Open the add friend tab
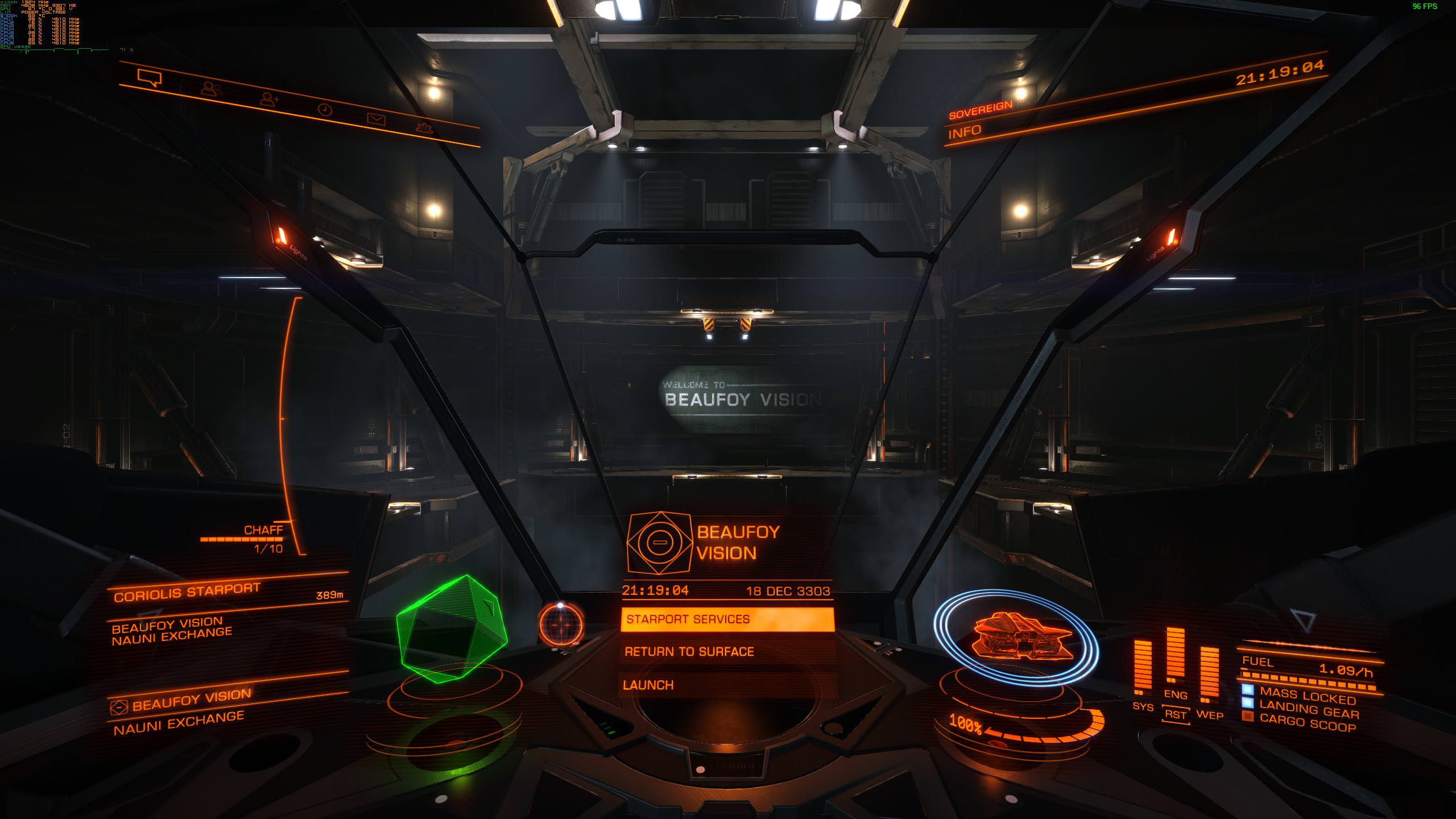The image size is (1456, 819). (x=269, y=100)
